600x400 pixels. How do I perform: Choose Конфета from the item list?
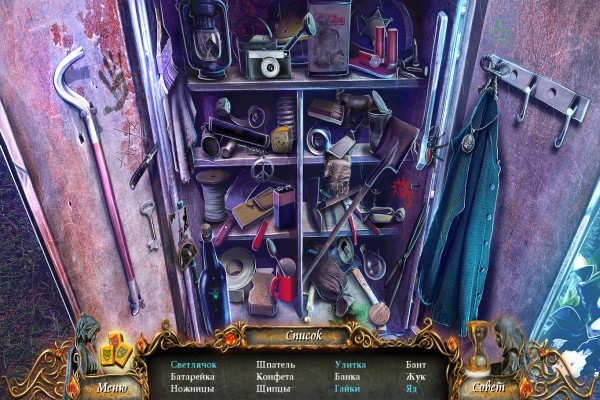(x=276, y=376)
